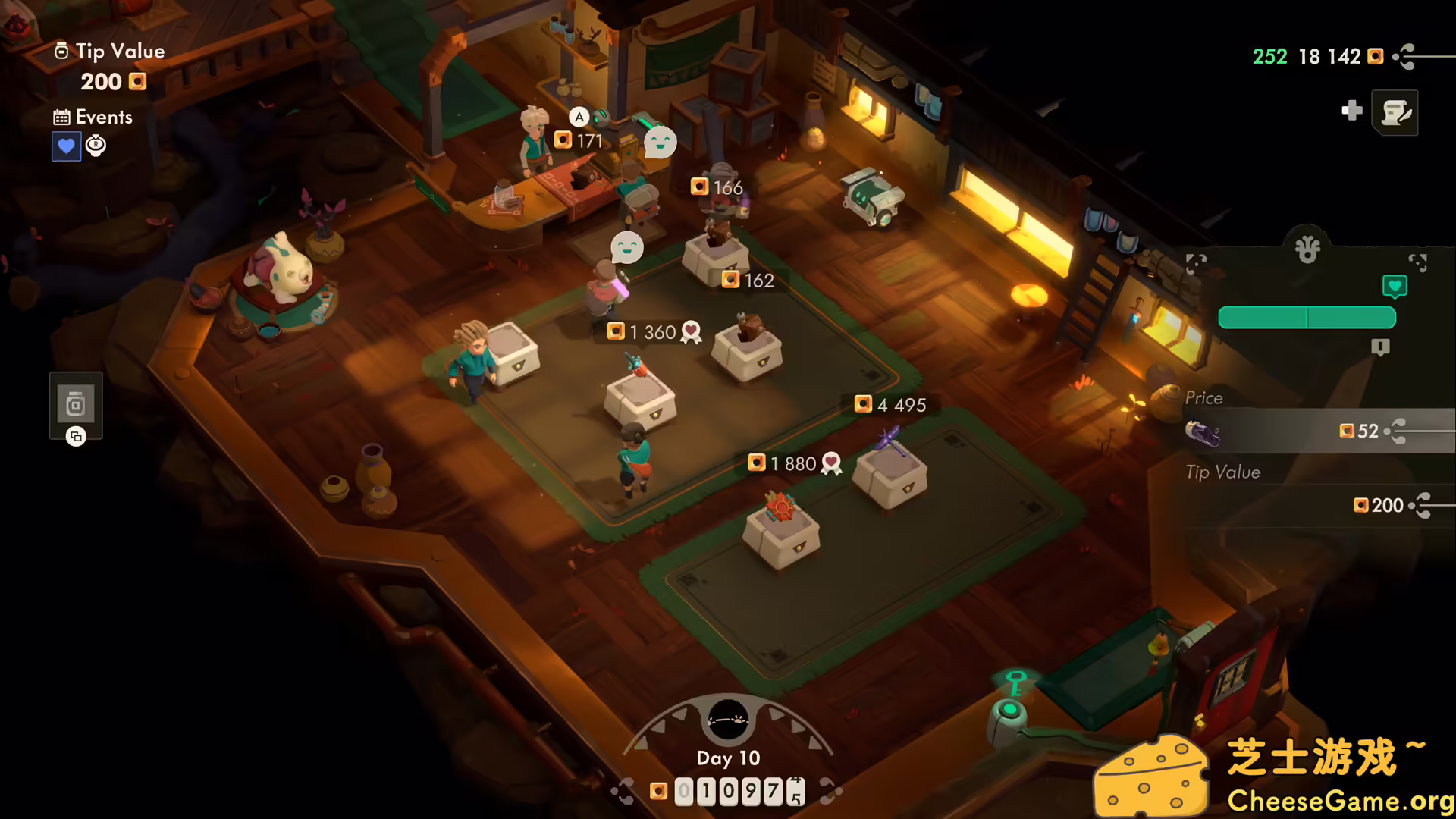Click the coin icon in the Day 10 counter
1456x819 pixels.
tap(658, 789)
